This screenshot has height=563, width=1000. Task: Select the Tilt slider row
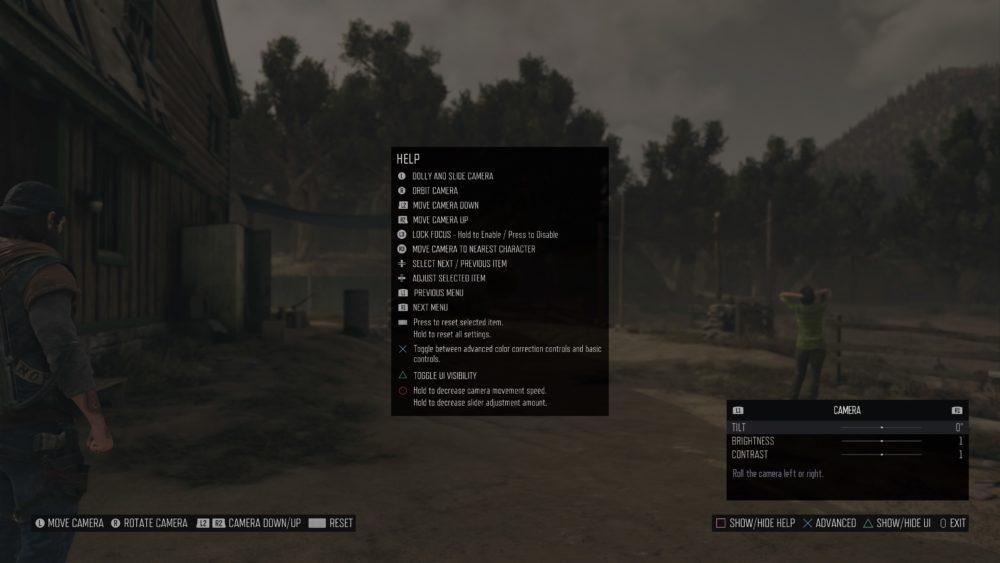847,427
